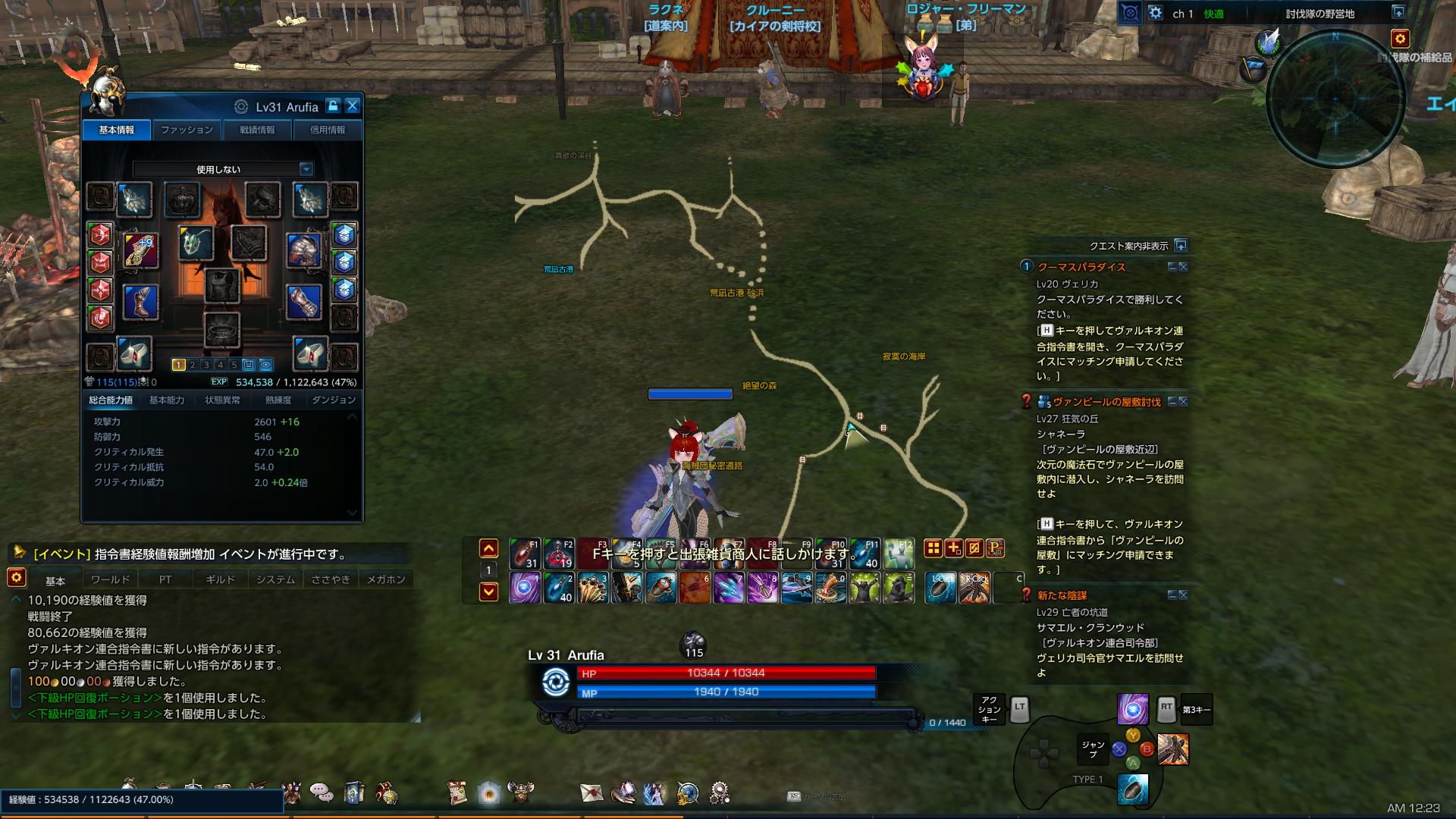Open the chat settings gear beside the 基本 tab

point(17,579)
